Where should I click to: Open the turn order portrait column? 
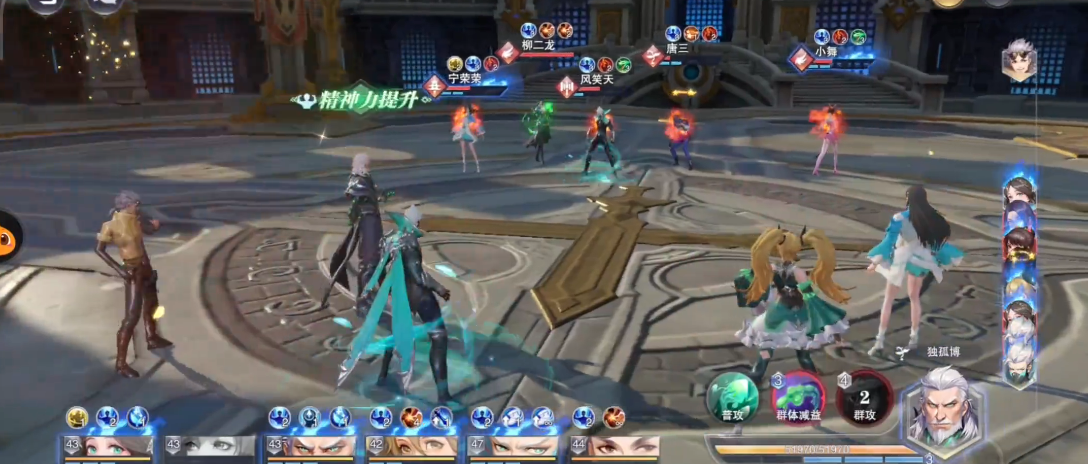tap(1020, 280)
